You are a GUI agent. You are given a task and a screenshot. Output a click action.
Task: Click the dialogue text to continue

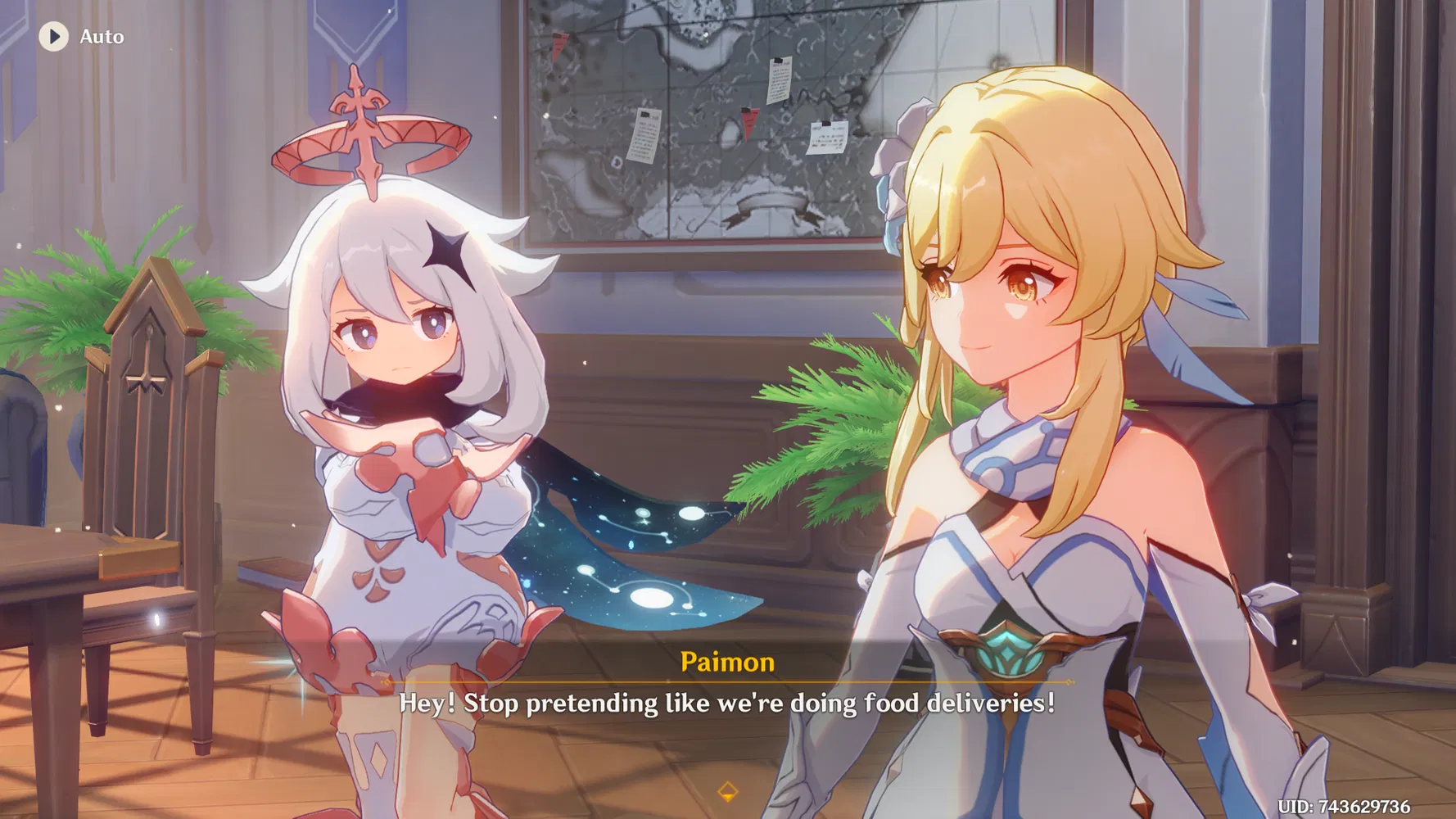(727, 703)
